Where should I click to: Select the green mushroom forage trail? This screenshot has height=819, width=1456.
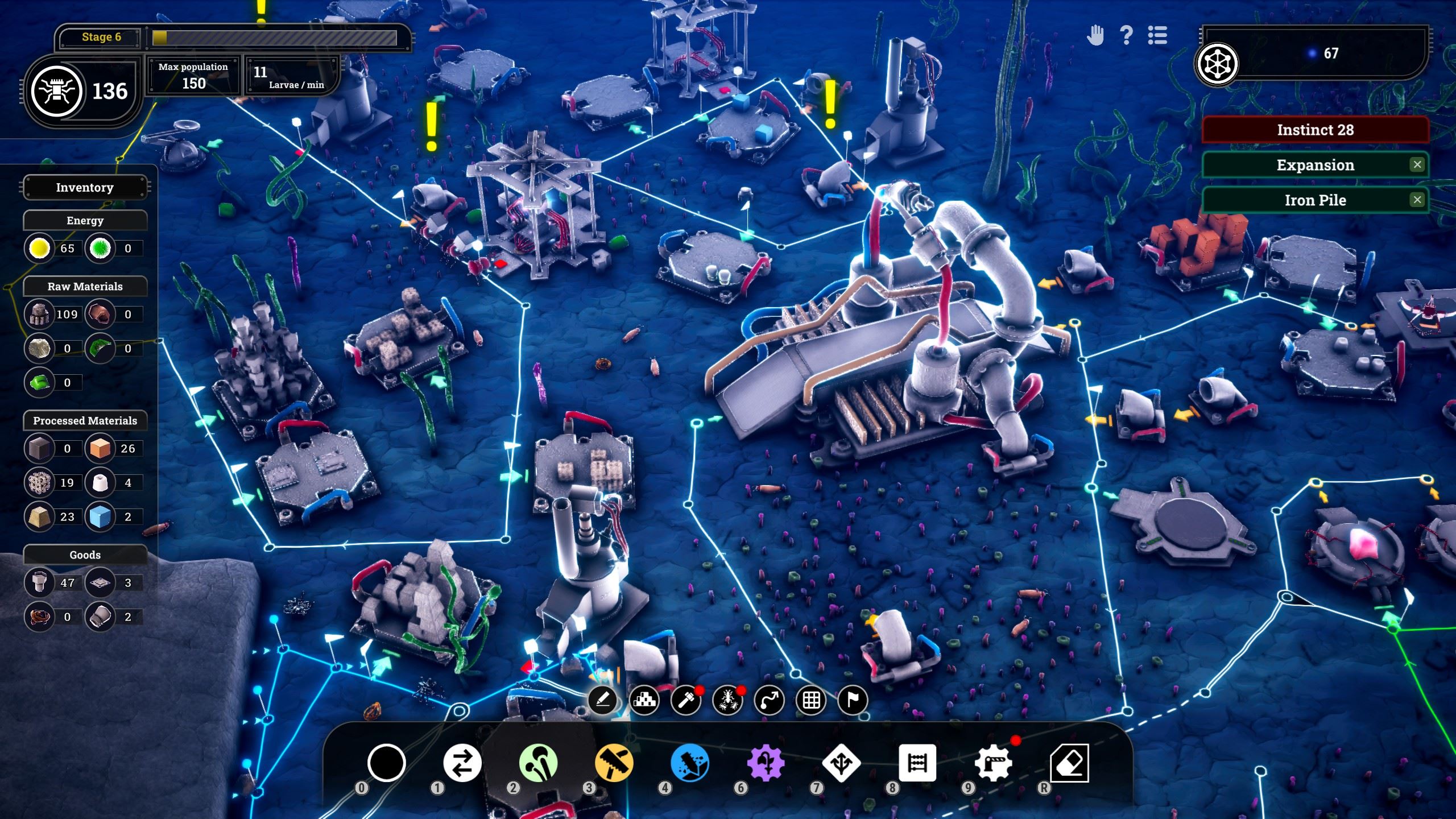point(538,763)
